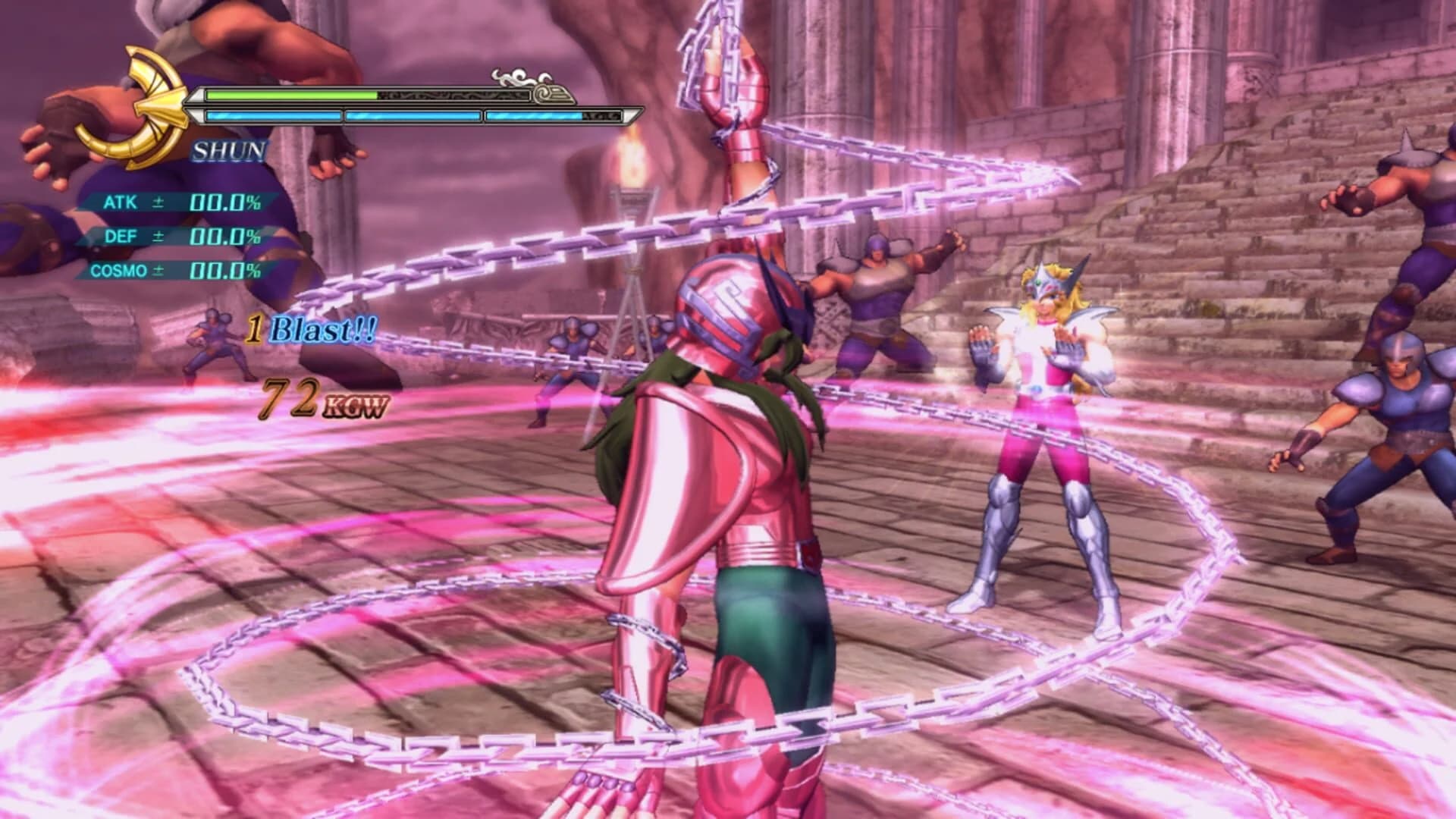Select the '1 Blast!!' counter indicator
The image size is (1456, 819).
point(311,328)
